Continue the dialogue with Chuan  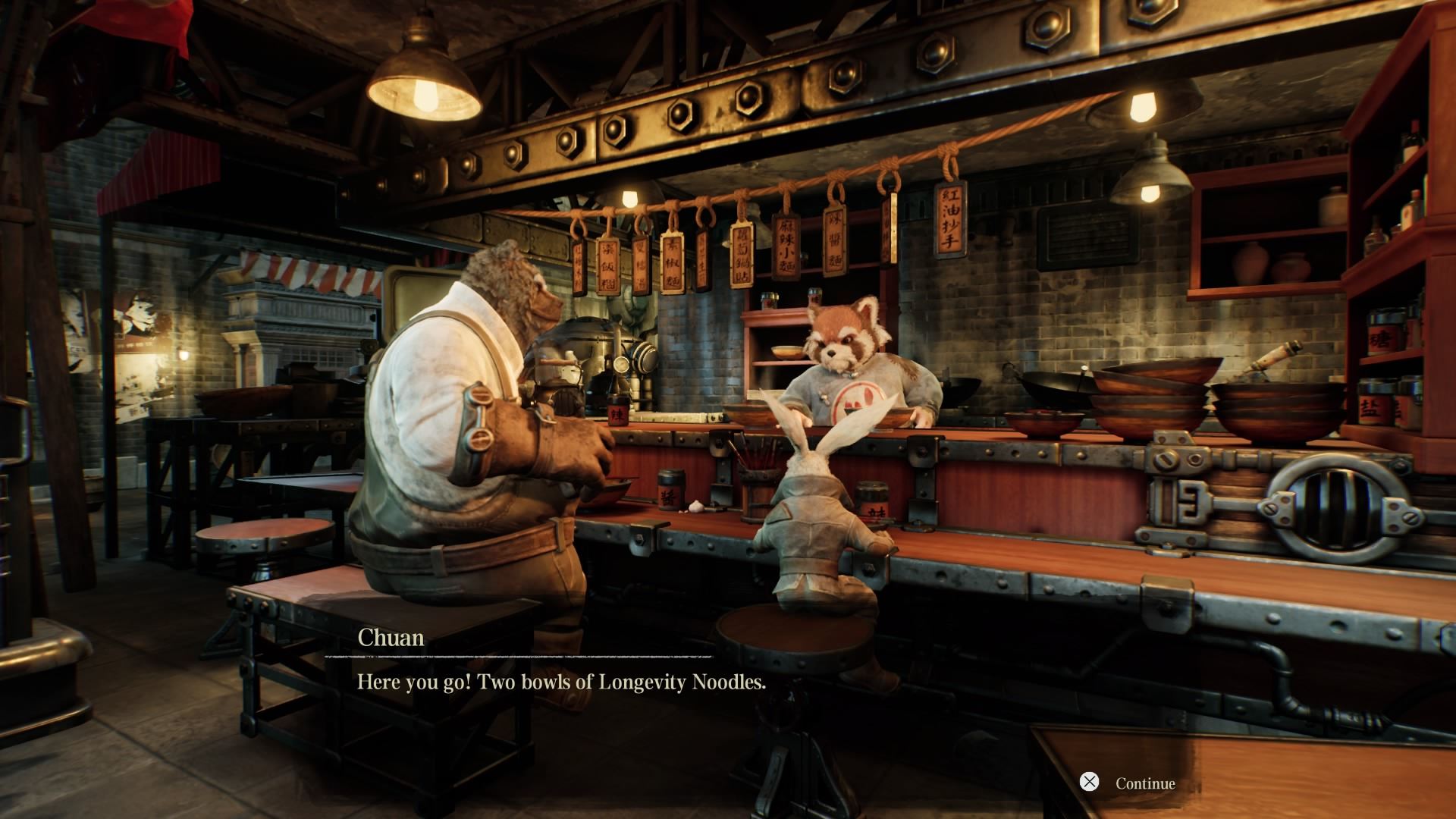pos(1128,783)
